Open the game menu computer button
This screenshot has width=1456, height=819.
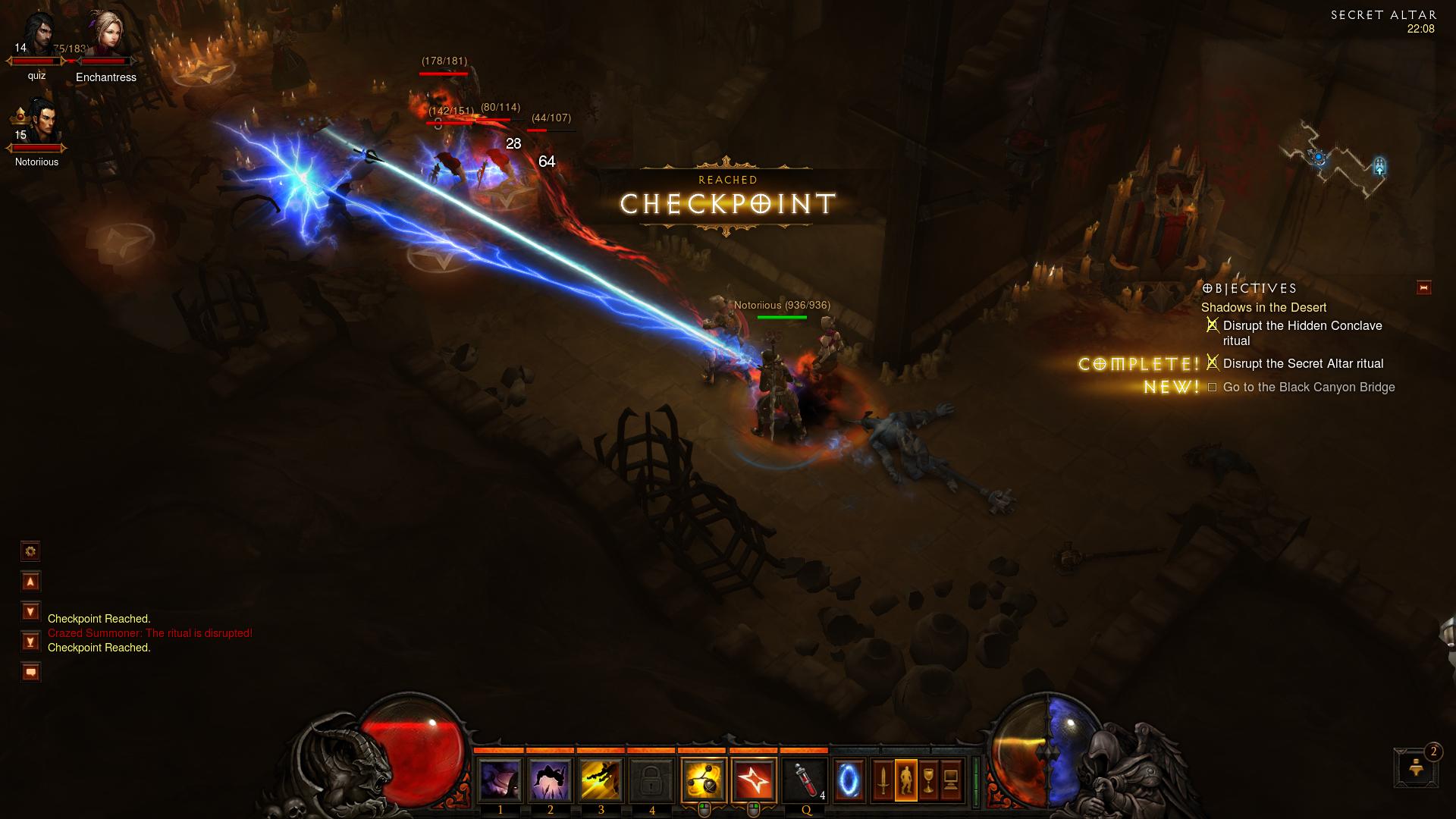tap(951, 780)
